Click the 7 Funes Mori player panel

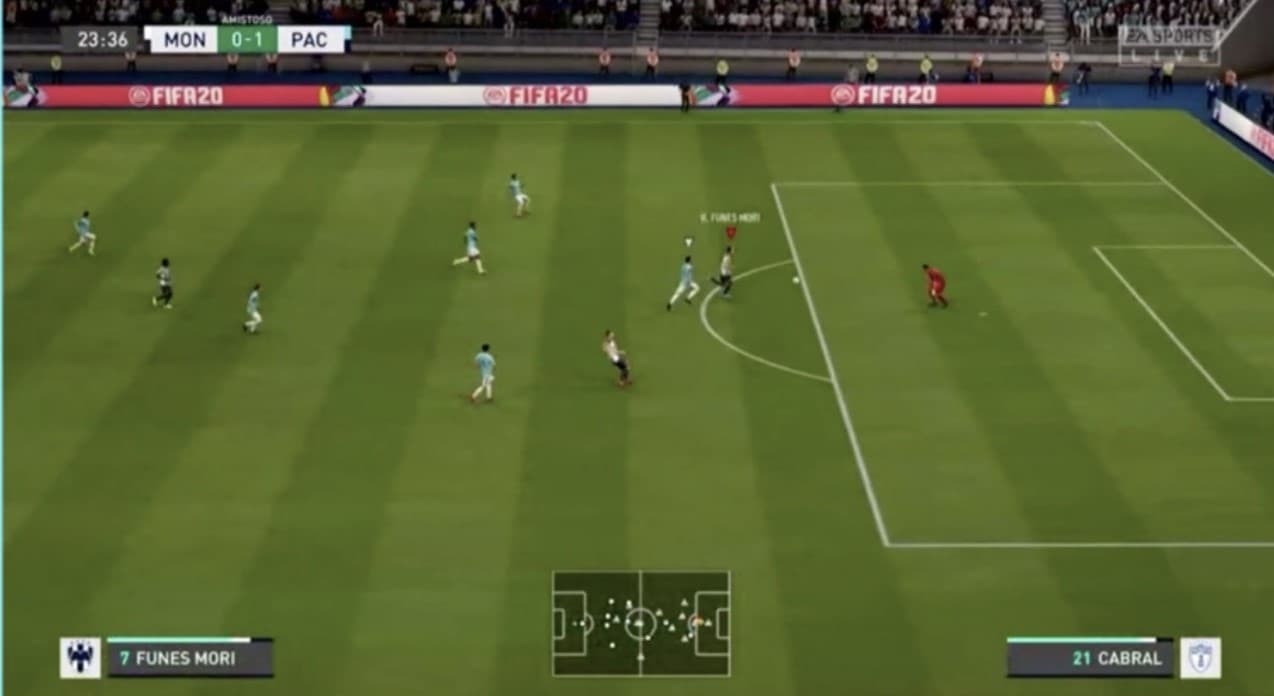coord(190,658)
